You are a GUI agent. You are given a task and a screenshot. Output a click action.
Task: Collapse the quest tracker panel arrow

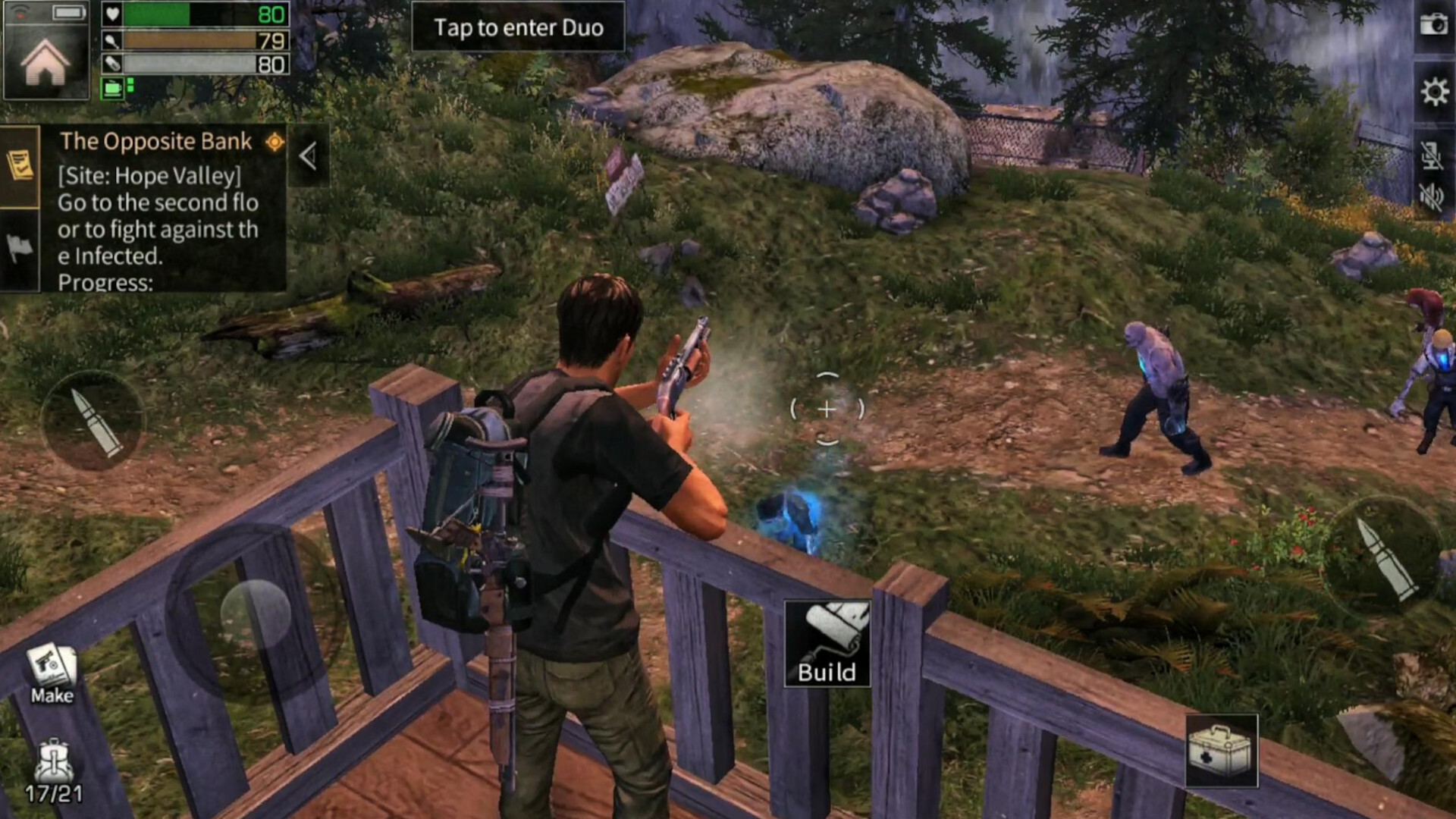(308, 156)
